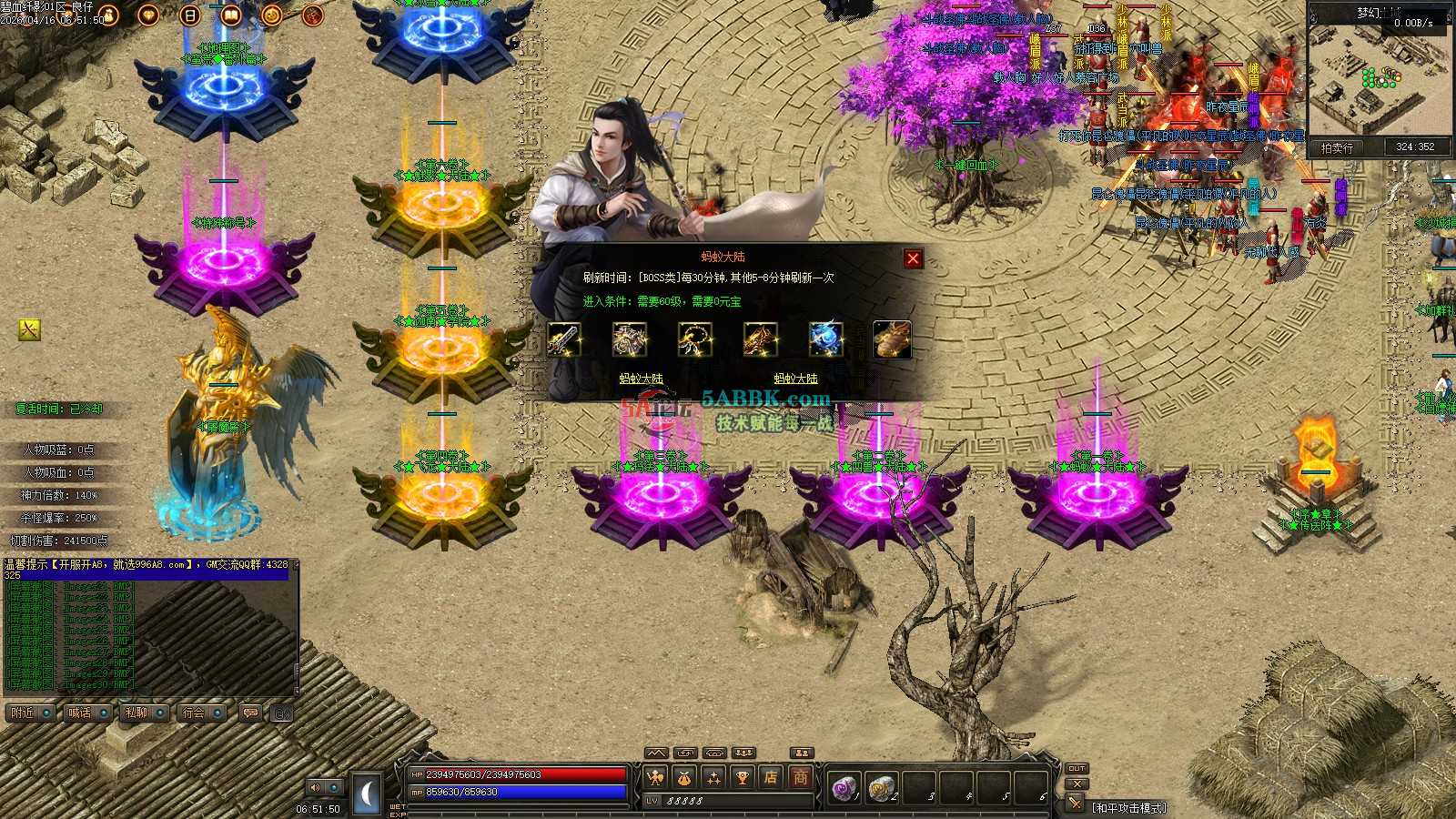Select the beetle item icon in dialog
Image resolution: width=1456 pixels, height=819 pixels.
892,339
